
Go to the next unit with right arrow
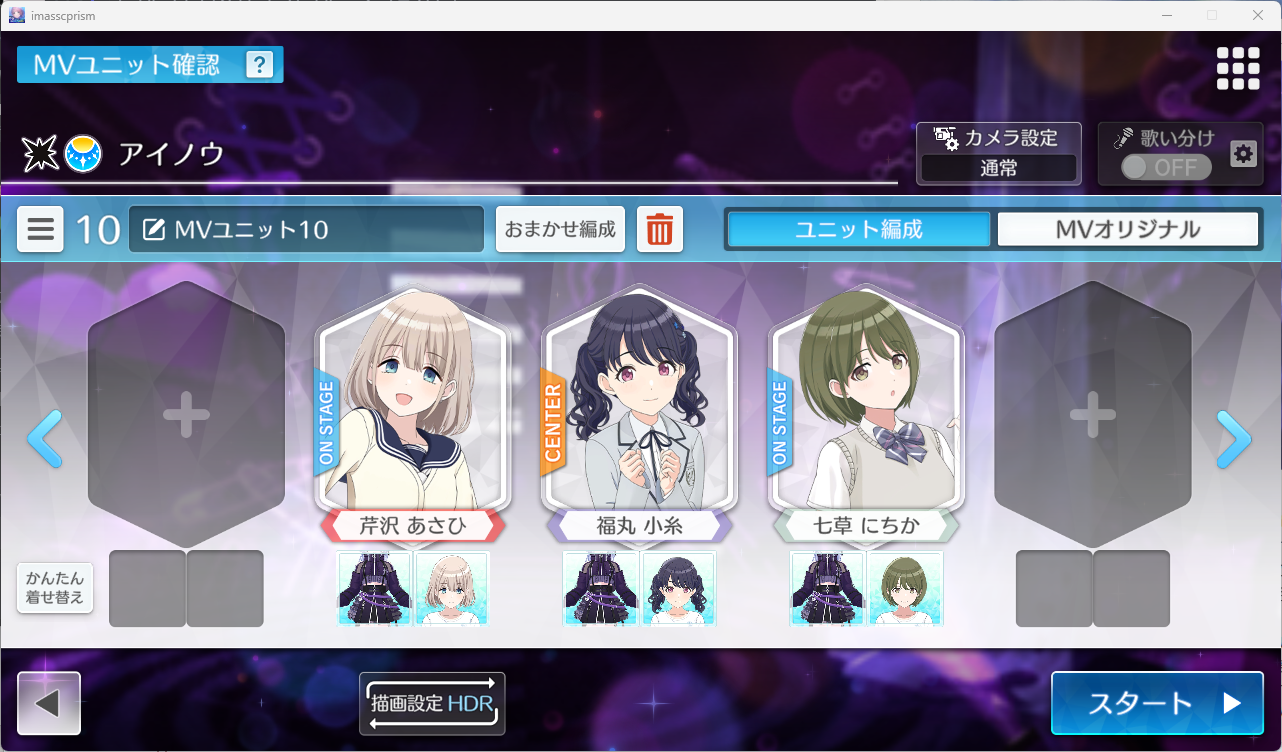point(1234,439)
